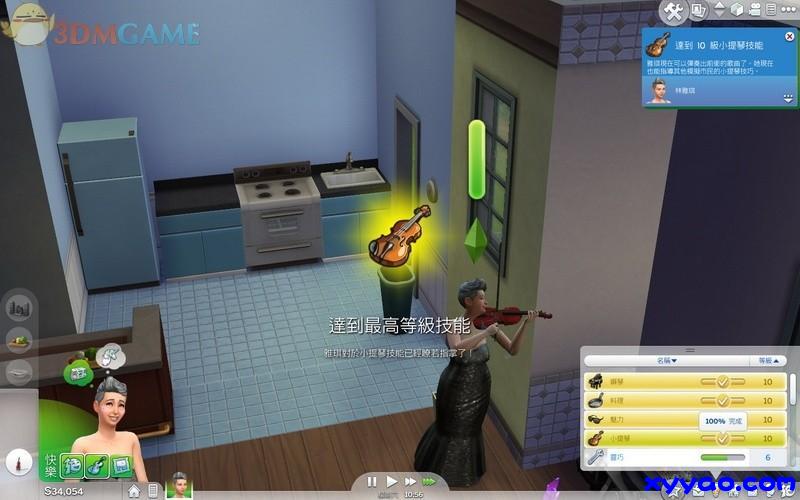This screenshot has height=500, width=800.
Task: Open Build Mode with the tools icon
Action: tap(673, 11)
